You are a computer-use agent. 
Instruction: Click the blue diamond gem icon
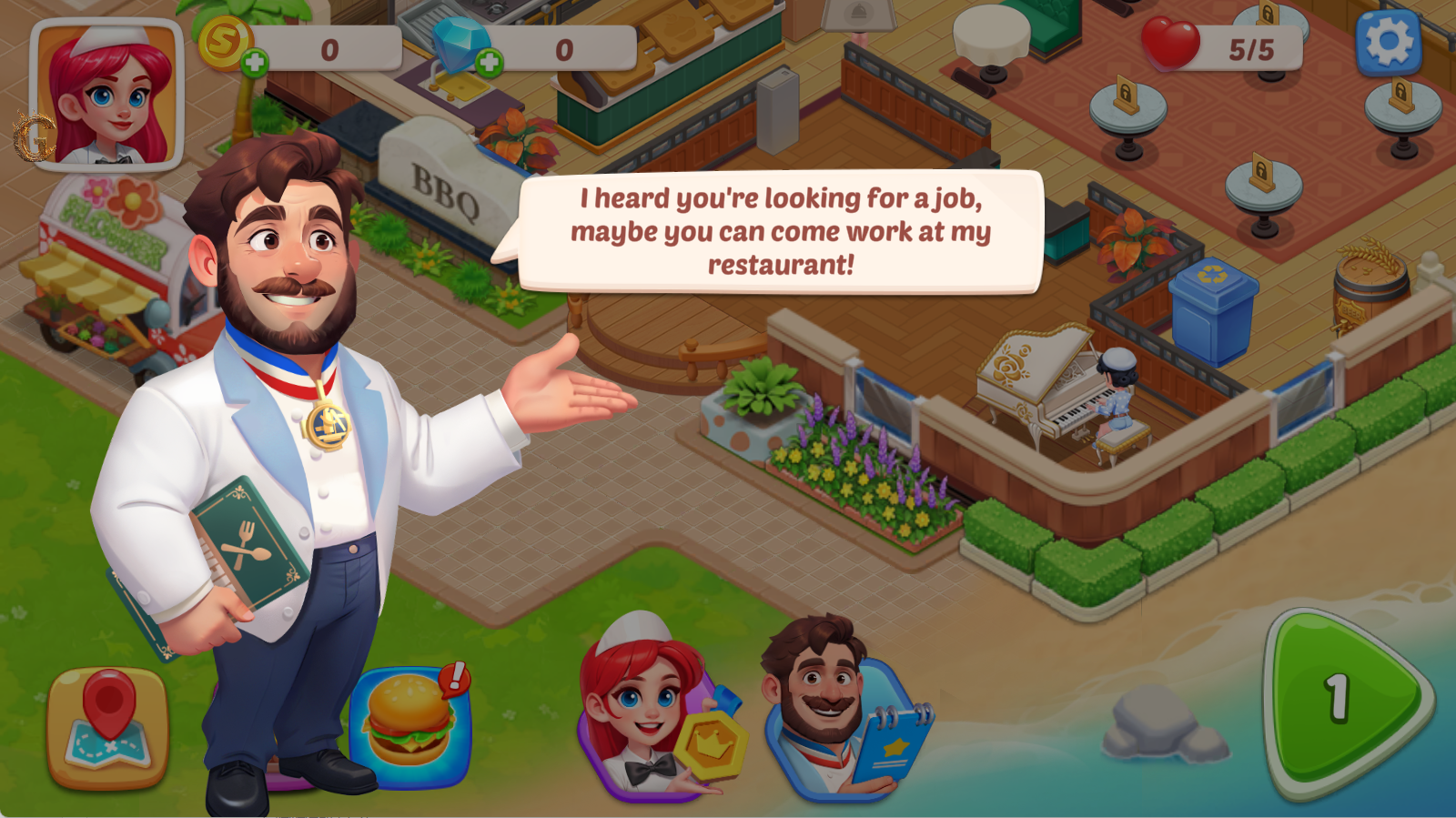(x=462, y=43)
